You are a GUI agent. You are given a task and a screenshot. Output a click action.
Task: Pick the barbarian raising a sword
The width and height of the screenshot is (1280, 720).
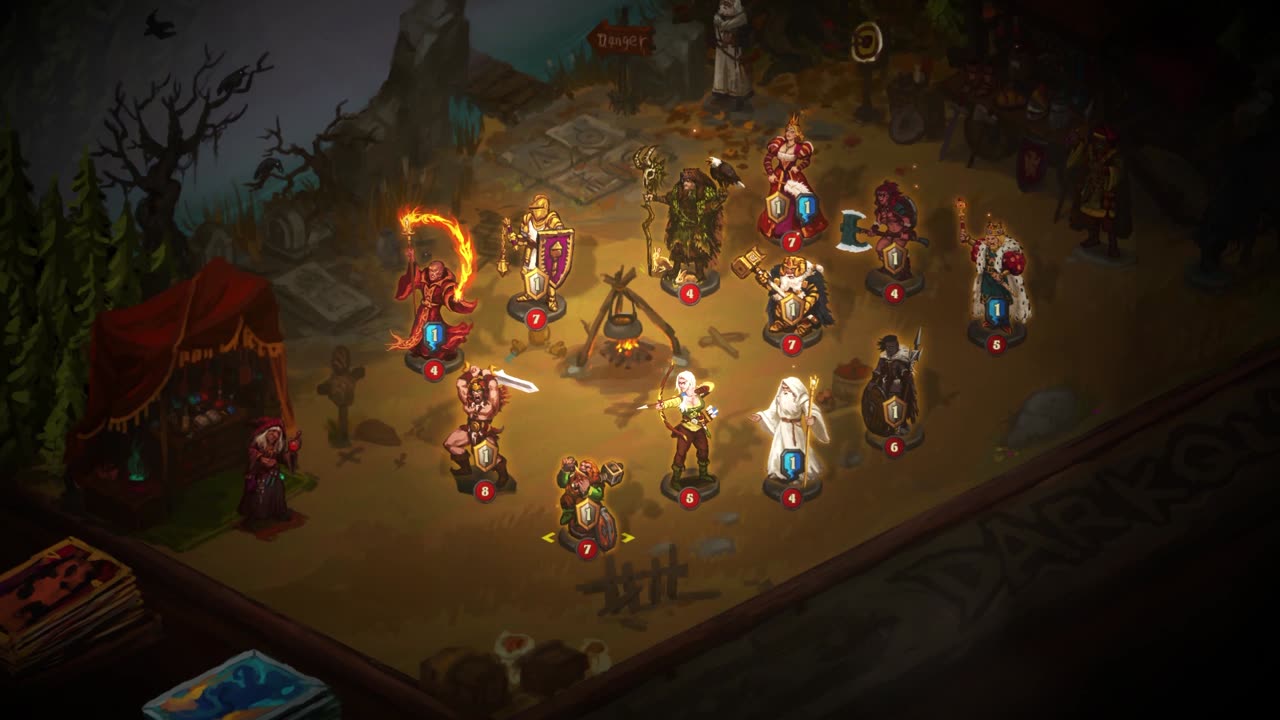482,430
